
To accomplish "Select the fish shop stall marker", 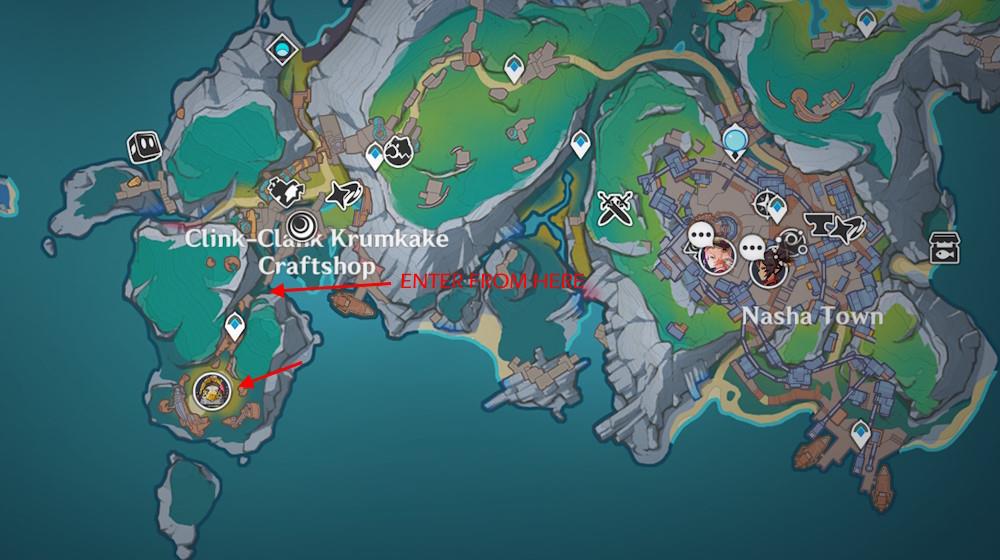I will tap(942, 246).
